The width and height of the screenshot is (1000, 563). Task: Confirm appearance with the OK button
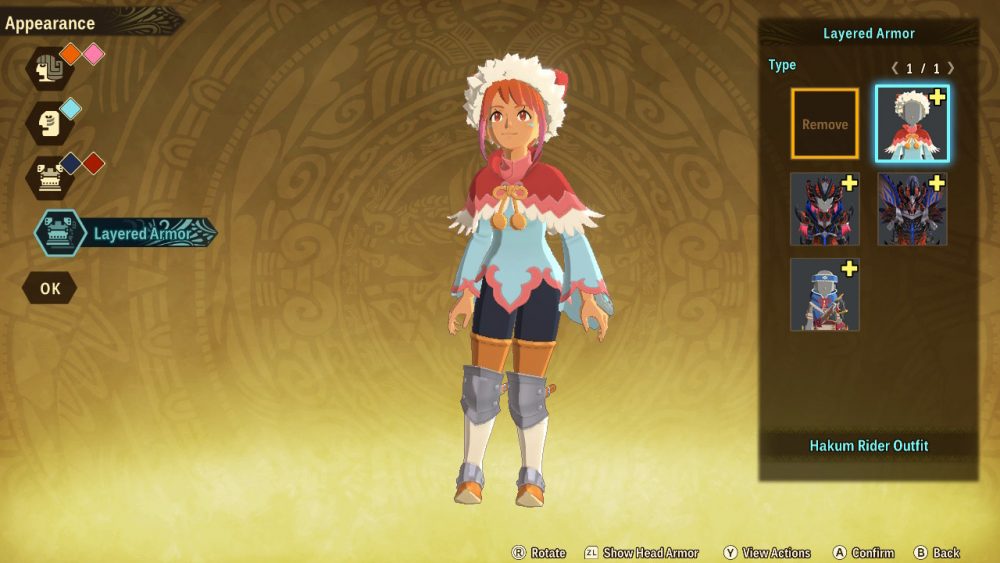point(50,288)
